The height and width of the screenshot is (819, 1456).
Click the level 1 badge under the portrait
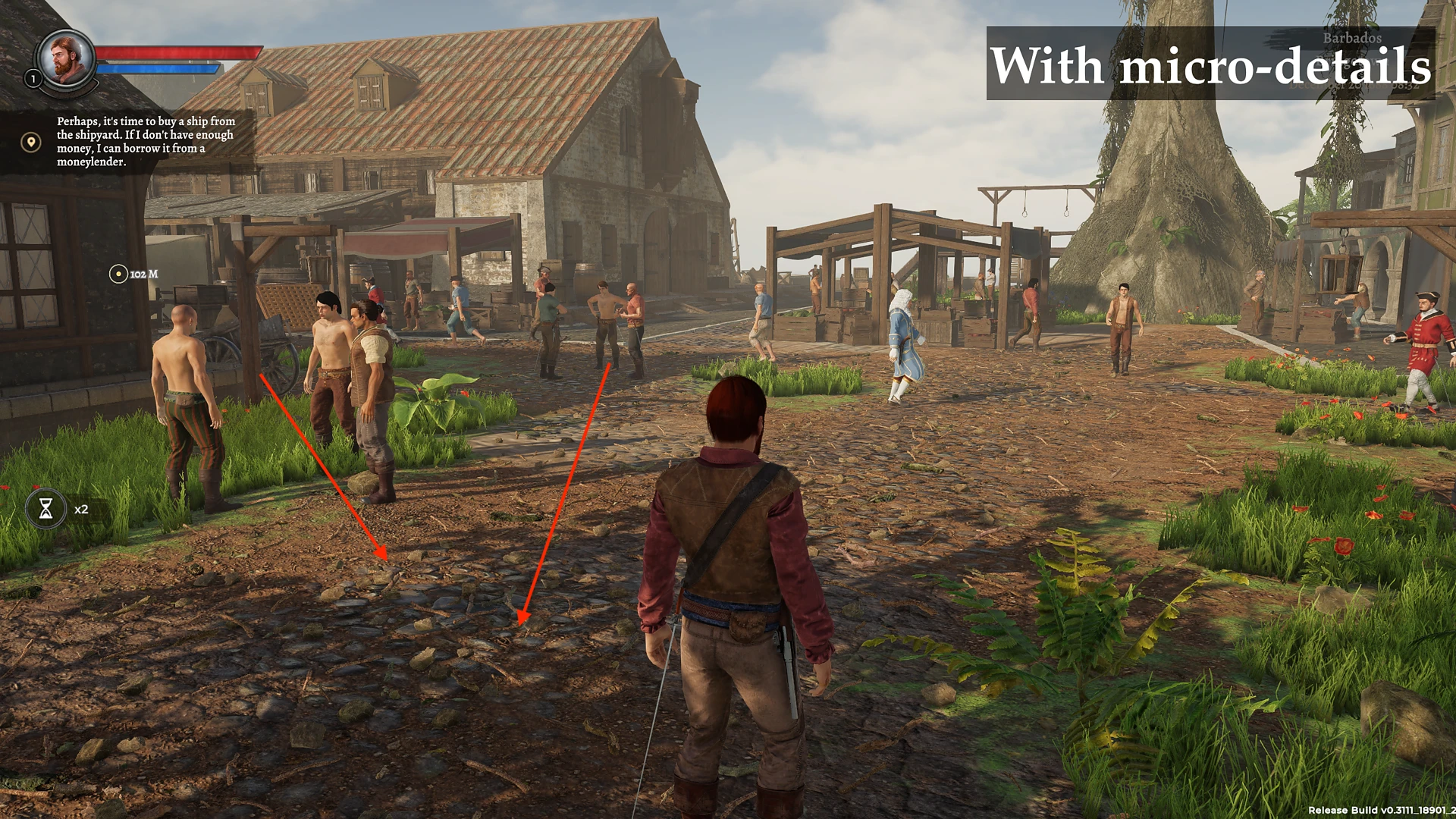pyautogui.click(x=33, y=78)
